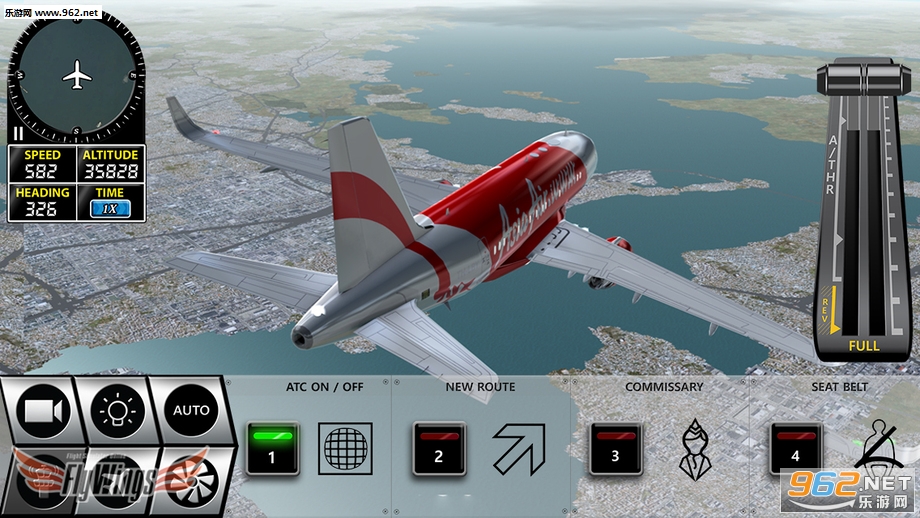Toggle New Route switch number 2

coord(438,448)
